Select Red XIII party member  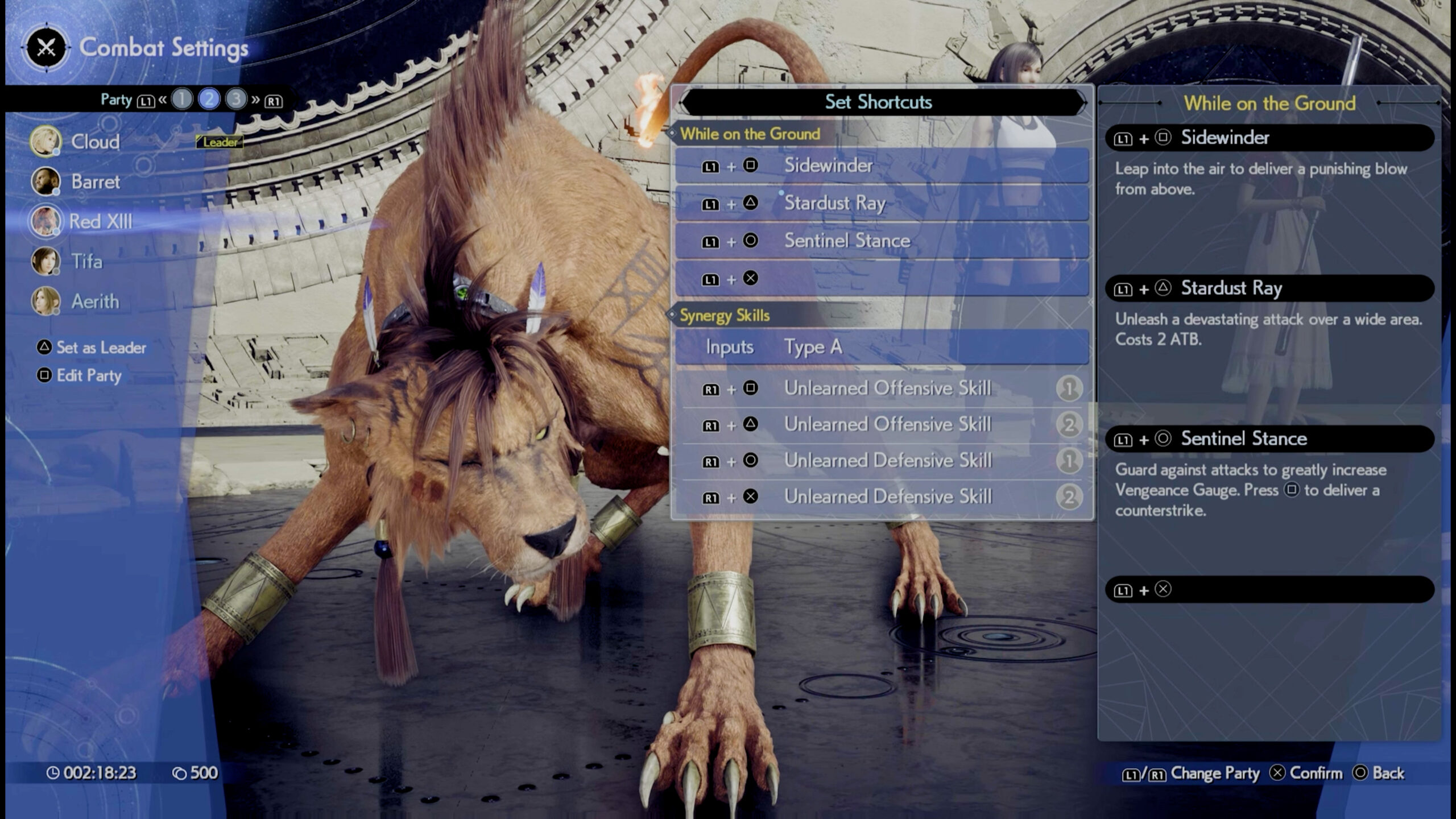click(x=100, y=221)
